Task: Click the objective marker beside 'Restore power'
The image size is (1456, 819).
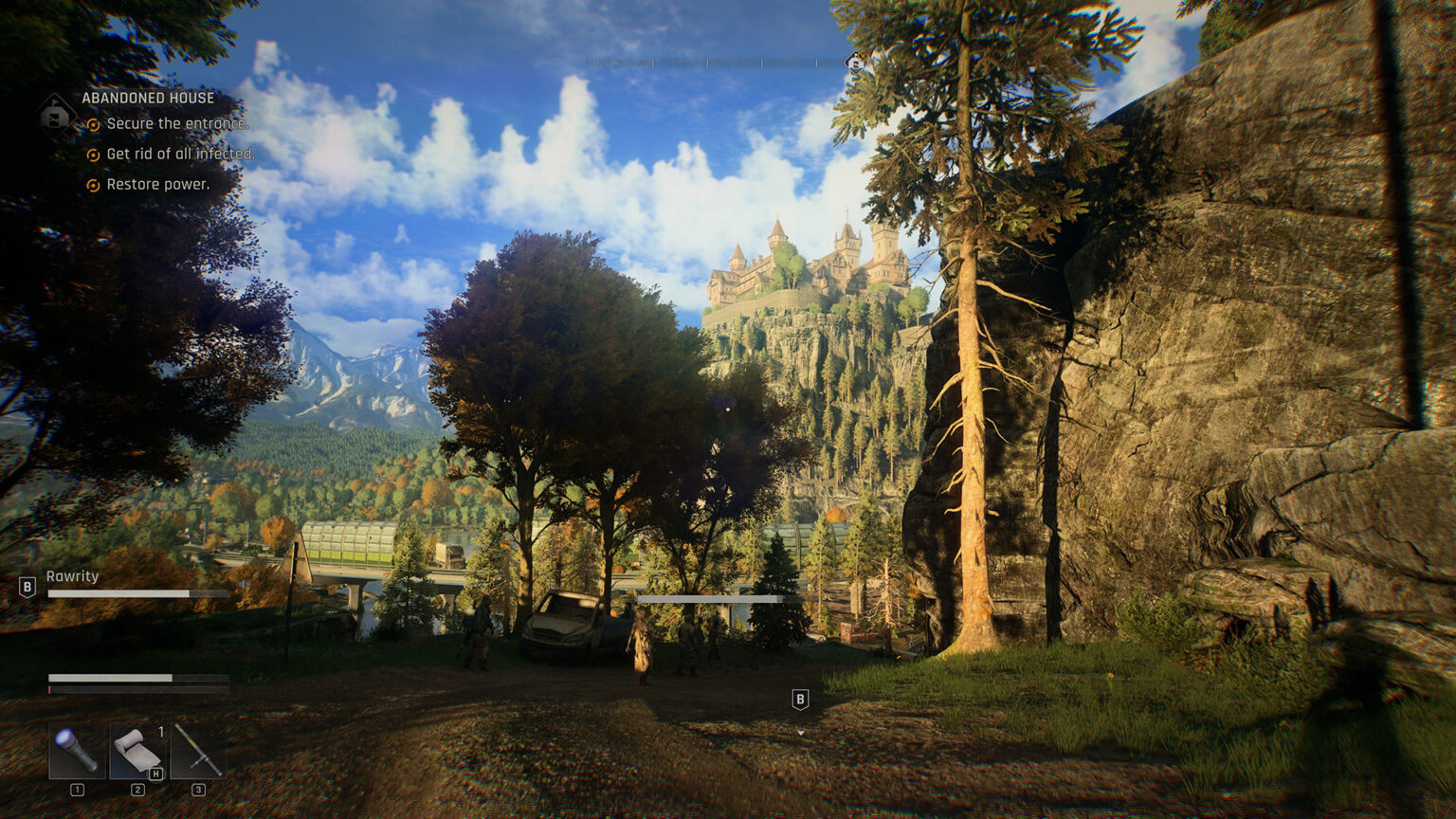Action: click(93, 184)
